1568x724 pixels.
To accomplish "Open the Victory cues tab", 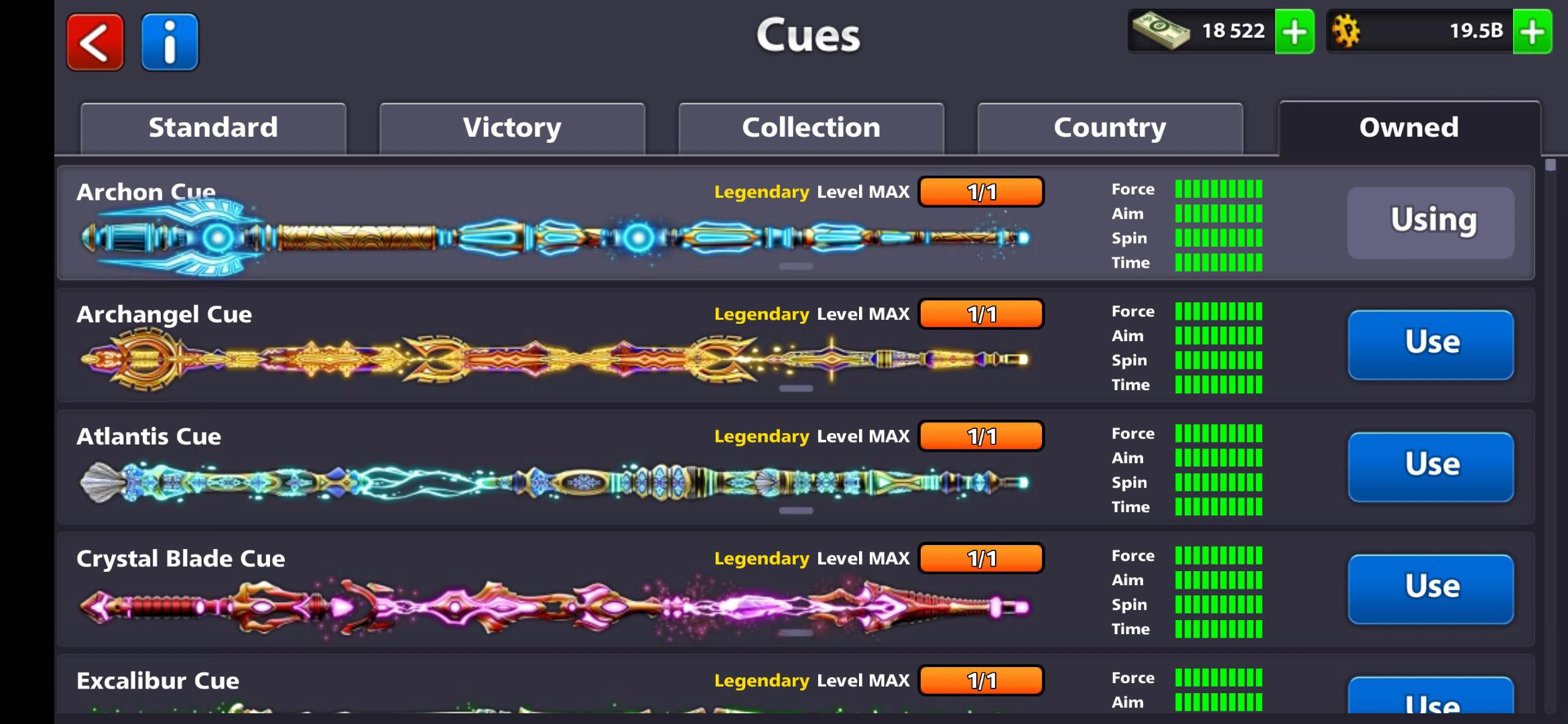I will point(512,127).
